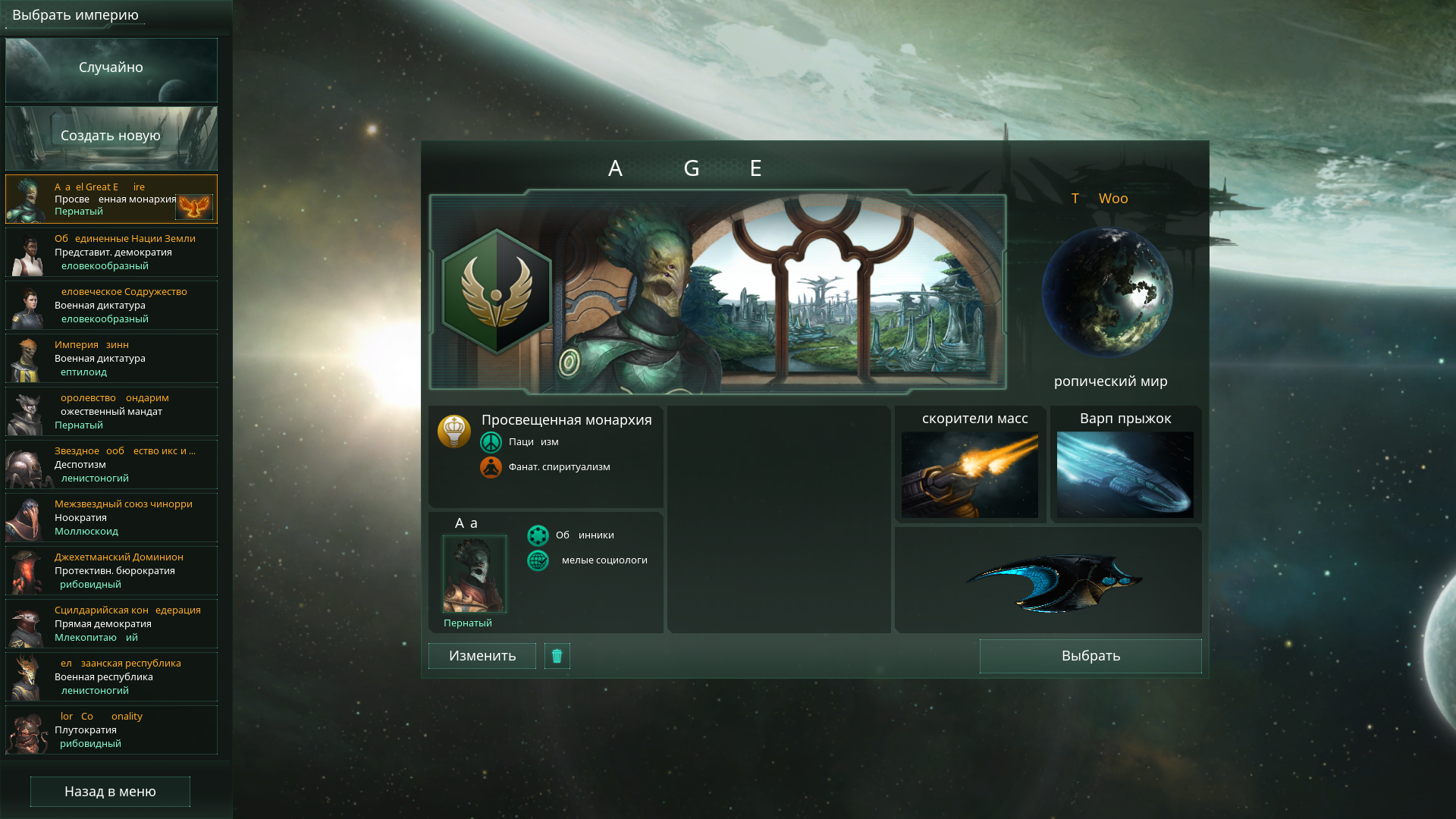This screenshot has width=1456, height=819.
Task: Choose Создать новую empire
Action: pyautogui.click(x=110, y=136)
